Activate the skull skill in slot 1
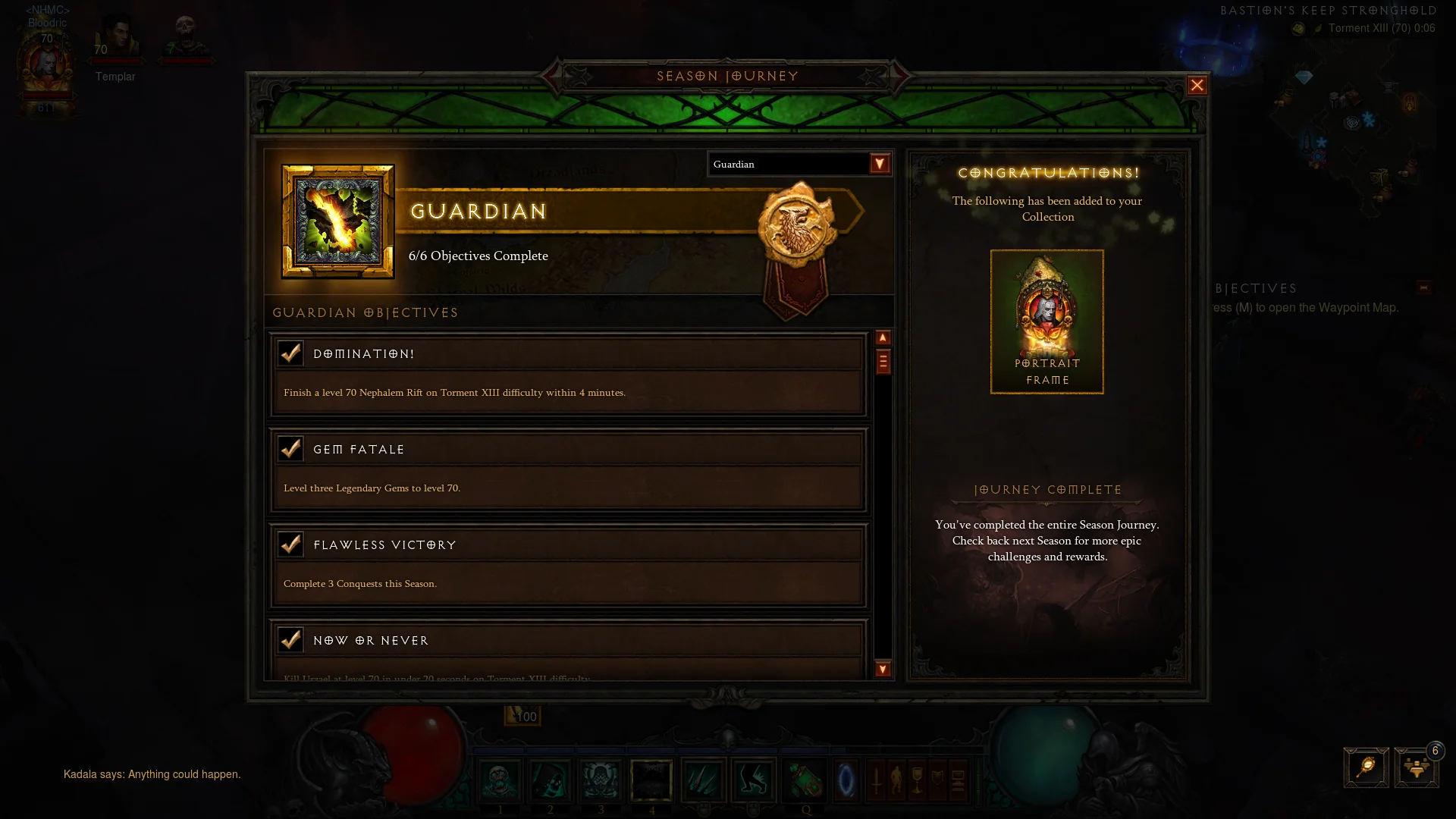The width and height of the screenshot is (1456, 819). click(500, 780)
